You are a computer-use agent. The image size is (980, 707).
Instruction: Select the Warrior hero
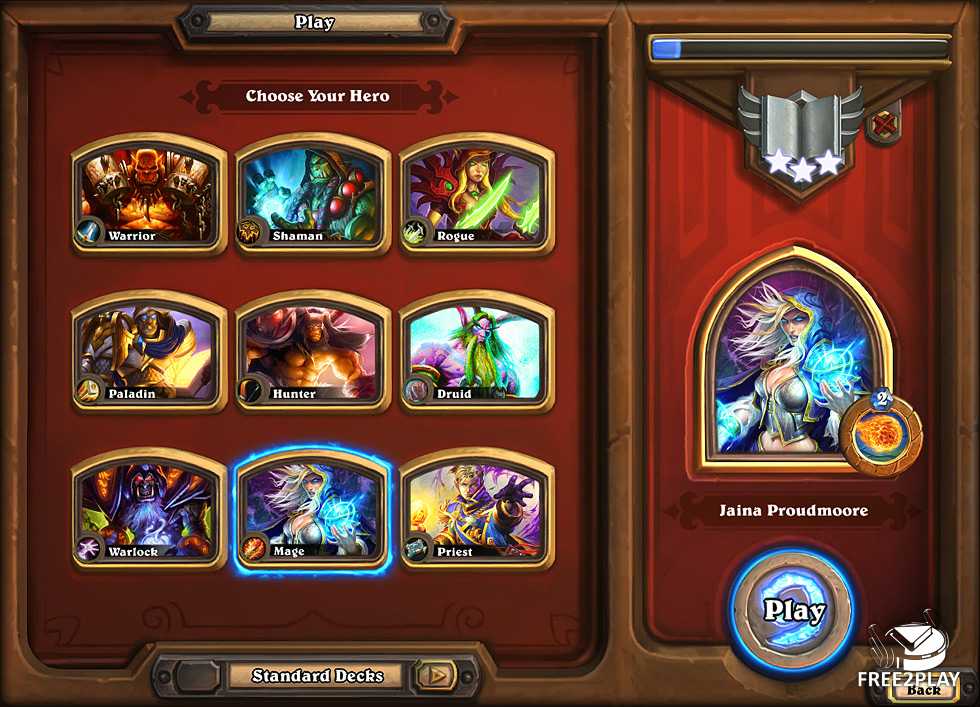pyautogui.click(x=148, y=195)
